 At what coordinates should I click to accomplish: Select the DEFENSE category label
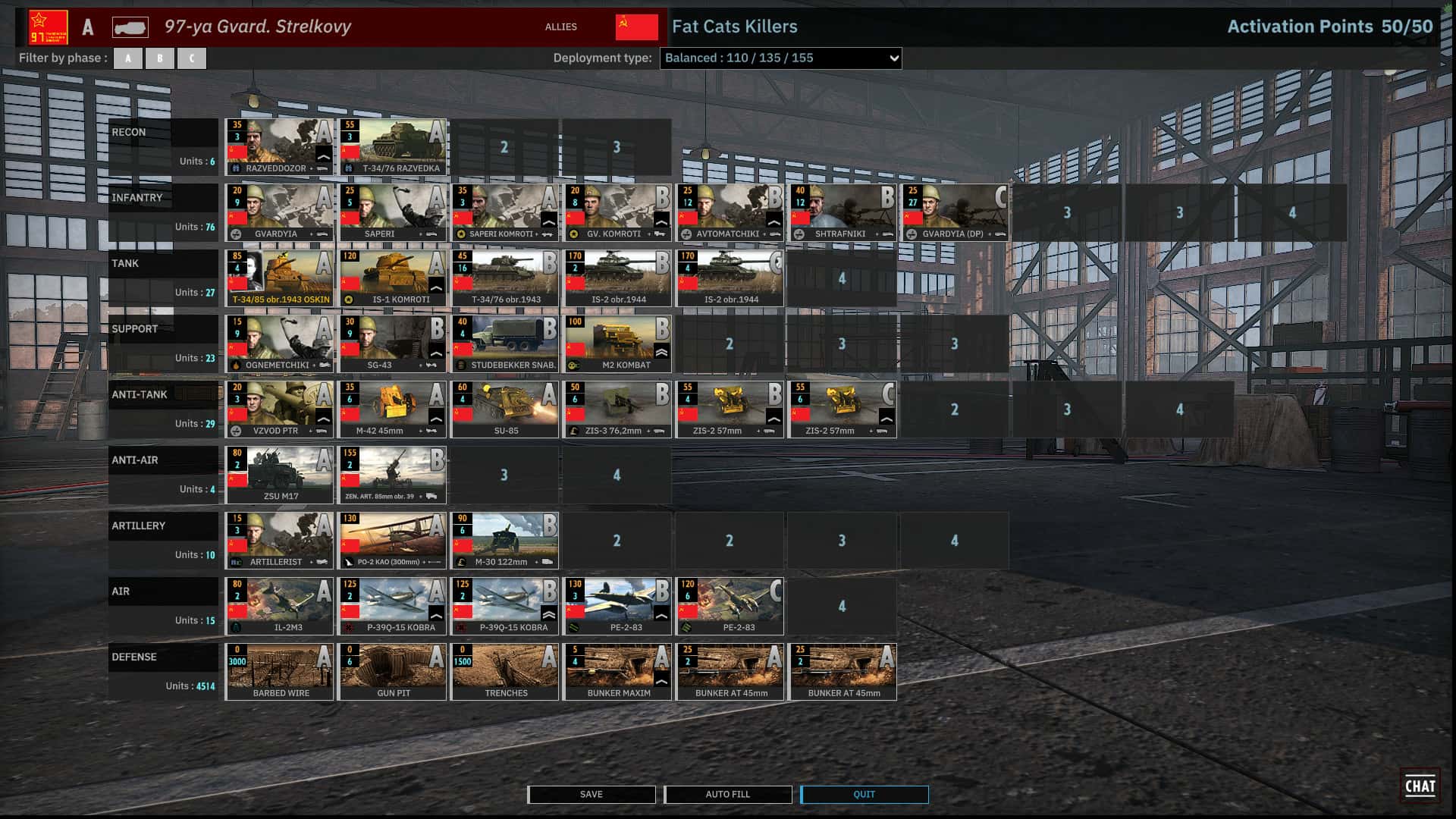(x=133, y=657)
